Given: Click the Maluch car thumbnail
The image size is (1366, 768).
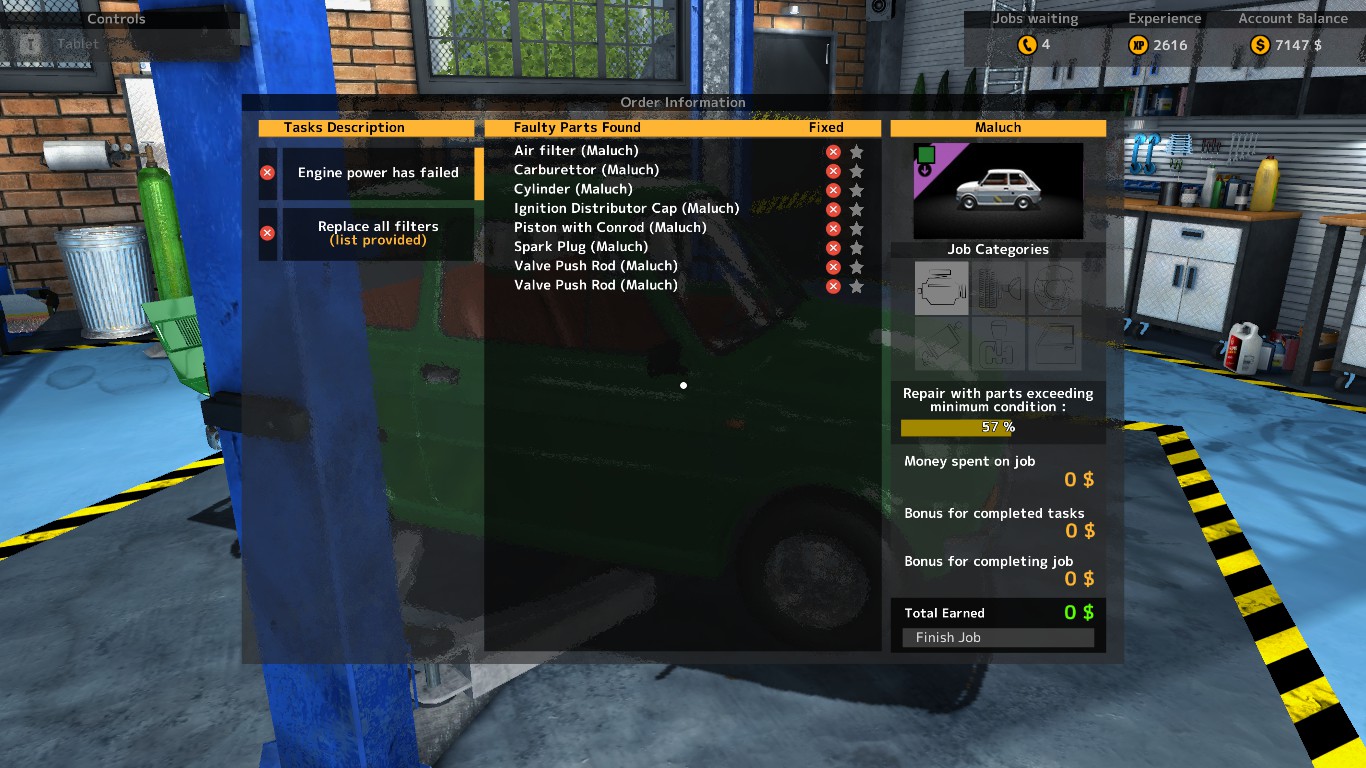Looking at the screenshot, I should tap(997, 190).
